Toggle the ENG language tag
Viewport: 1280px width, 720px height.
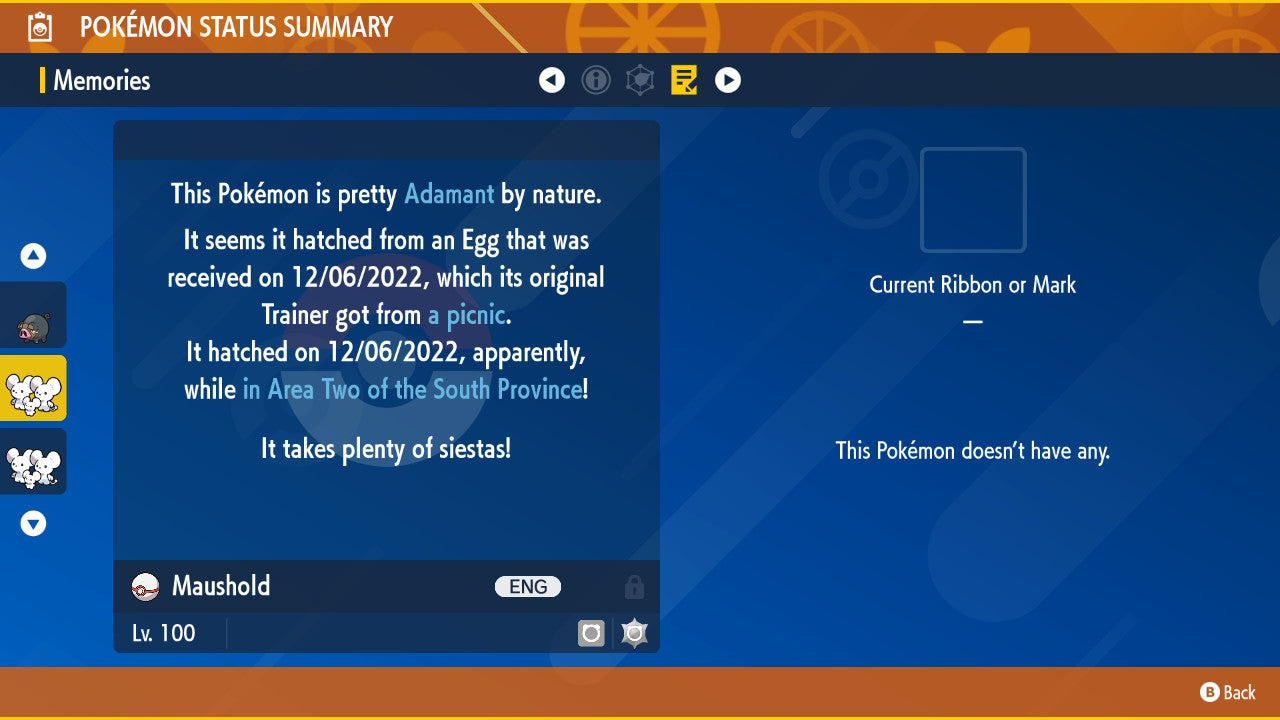click(528, 587)
